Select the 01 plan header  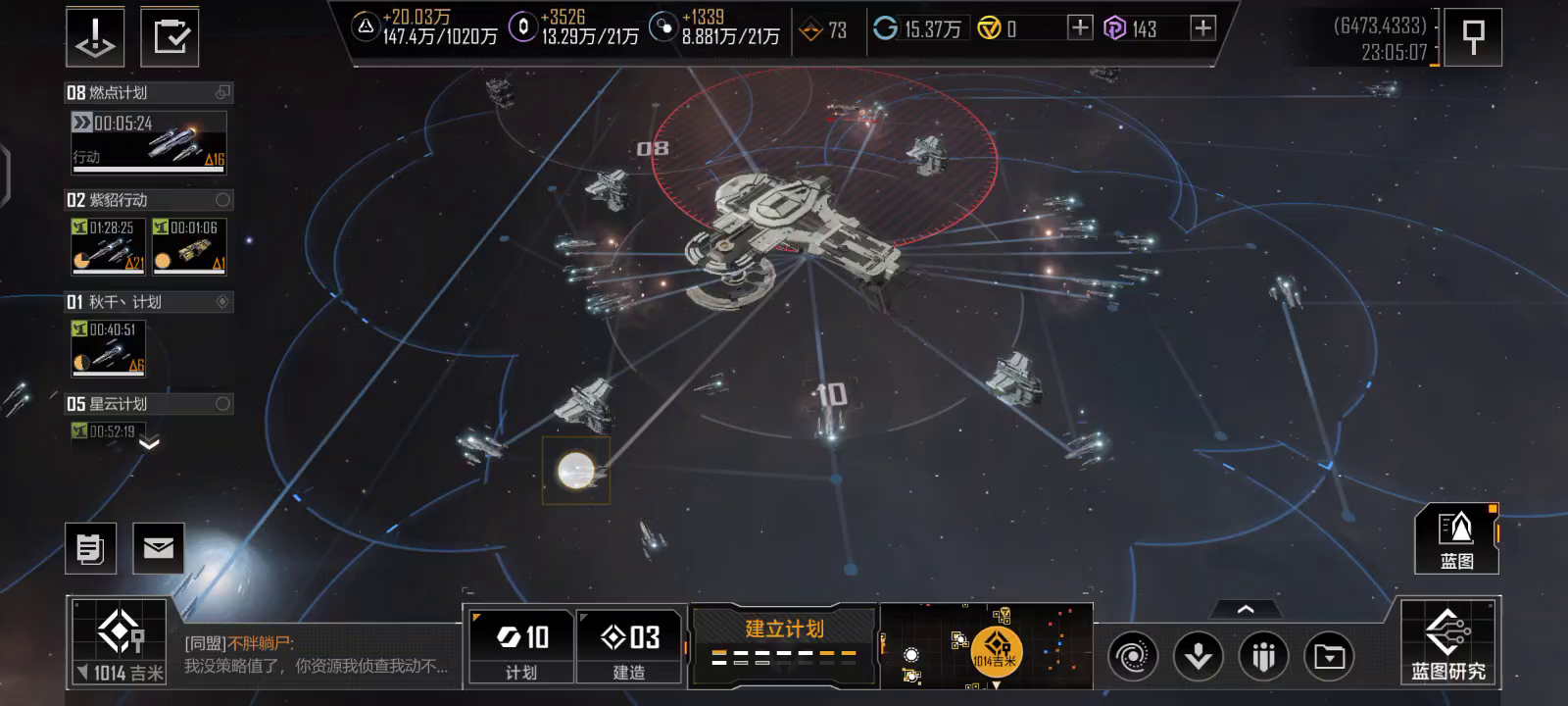149,302
